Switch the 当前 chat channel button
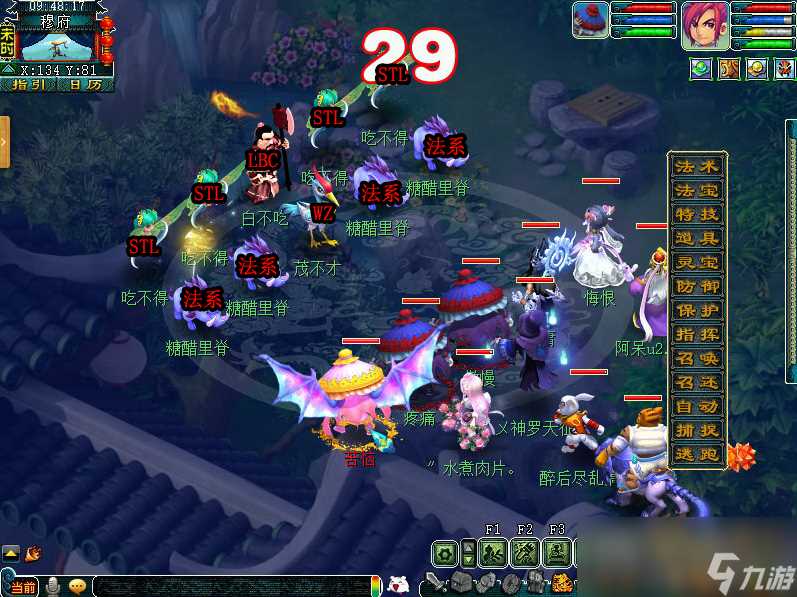The height and width of the screenshot is (597, 797). pos(21,586)
